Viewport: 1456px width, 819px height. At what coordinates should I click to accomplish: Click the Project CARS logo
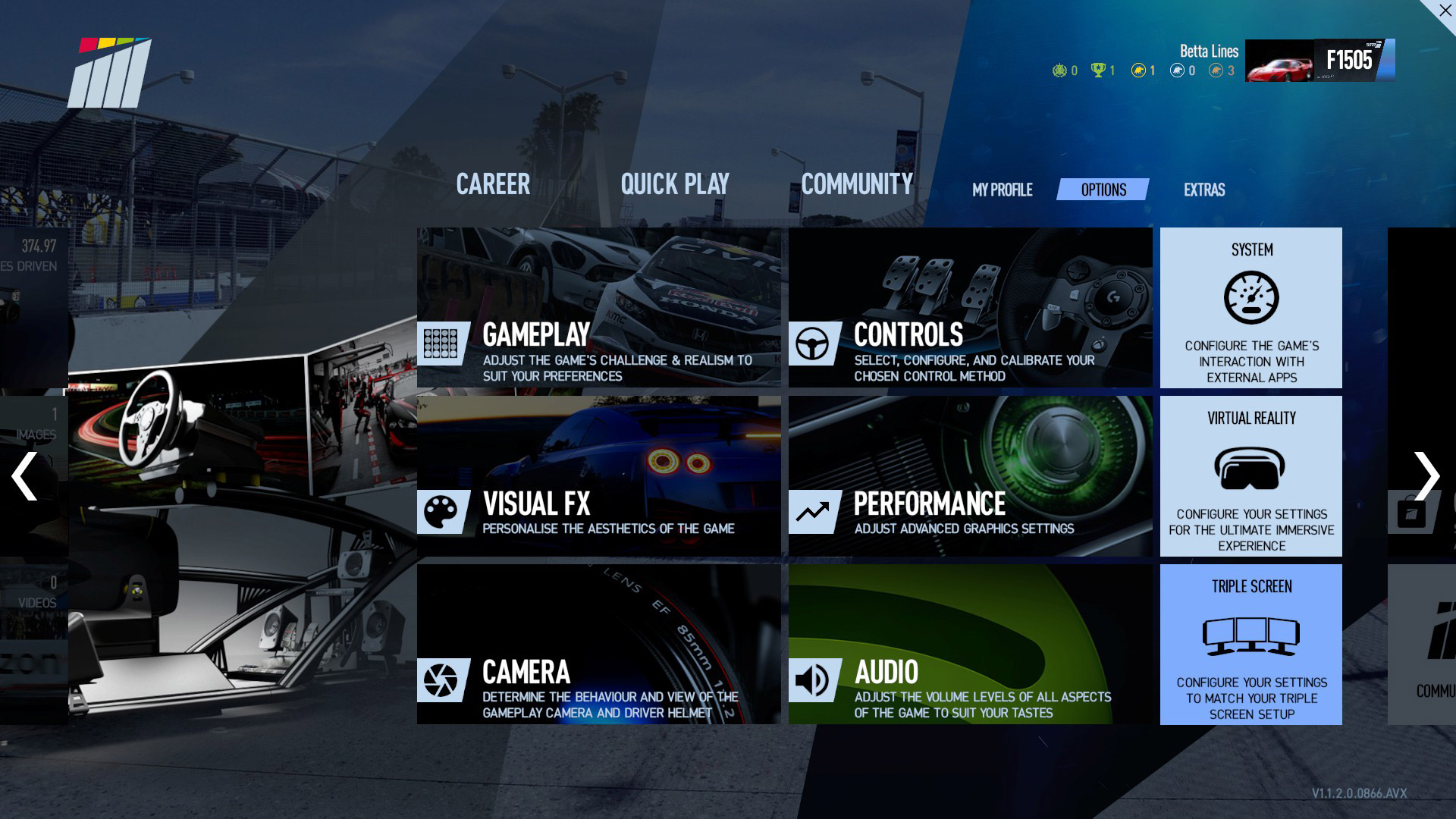110,74
